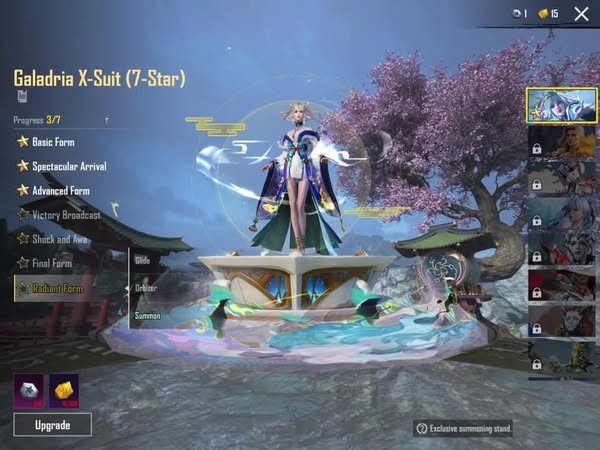Open the document icon under the suit title

pyautogui.click(x=21, y=96)
